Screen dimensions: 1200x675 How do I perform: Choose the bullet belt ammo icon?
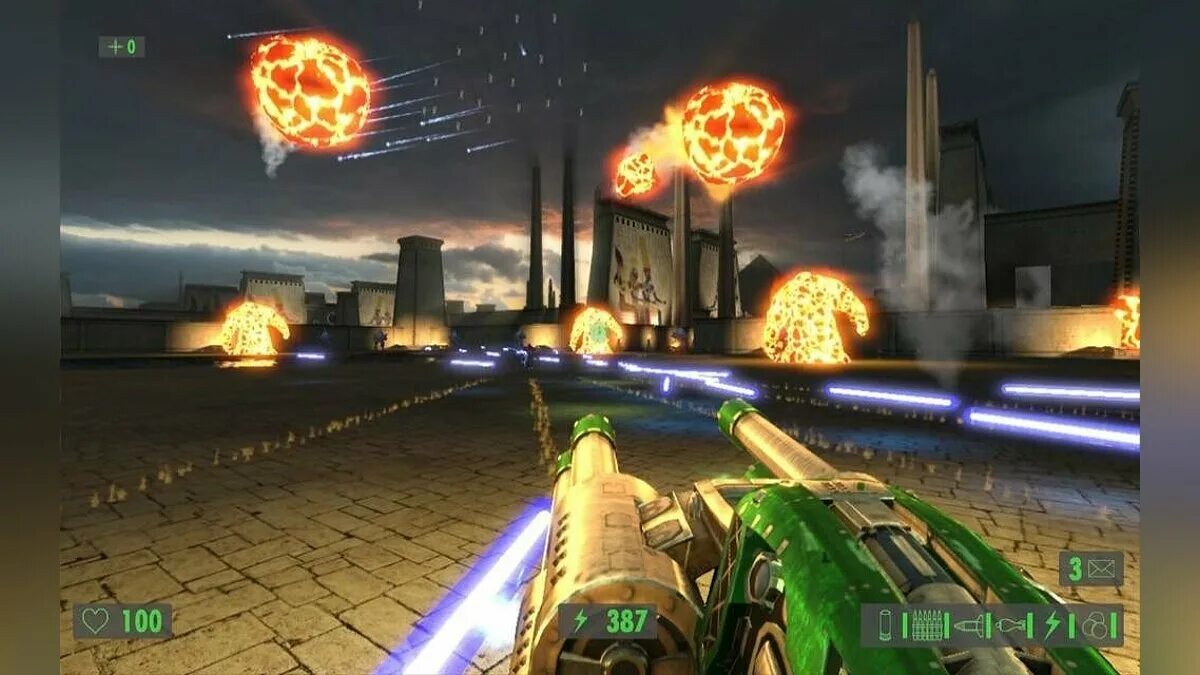926,625
